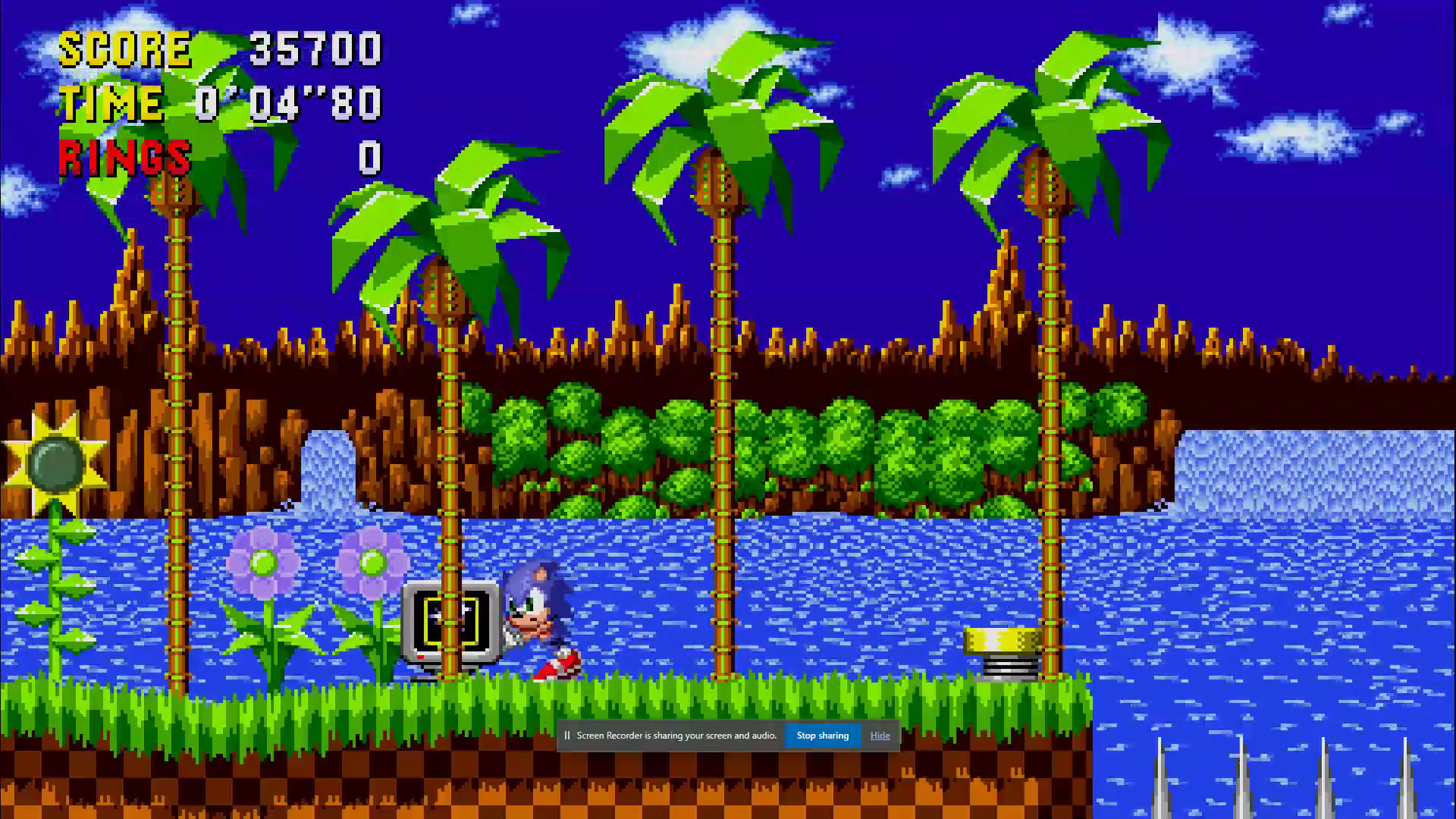The width and height of the screenshot is (1456, 819).
Task: Click the Hide link in the sharing bar
Action: coord(880,735)
